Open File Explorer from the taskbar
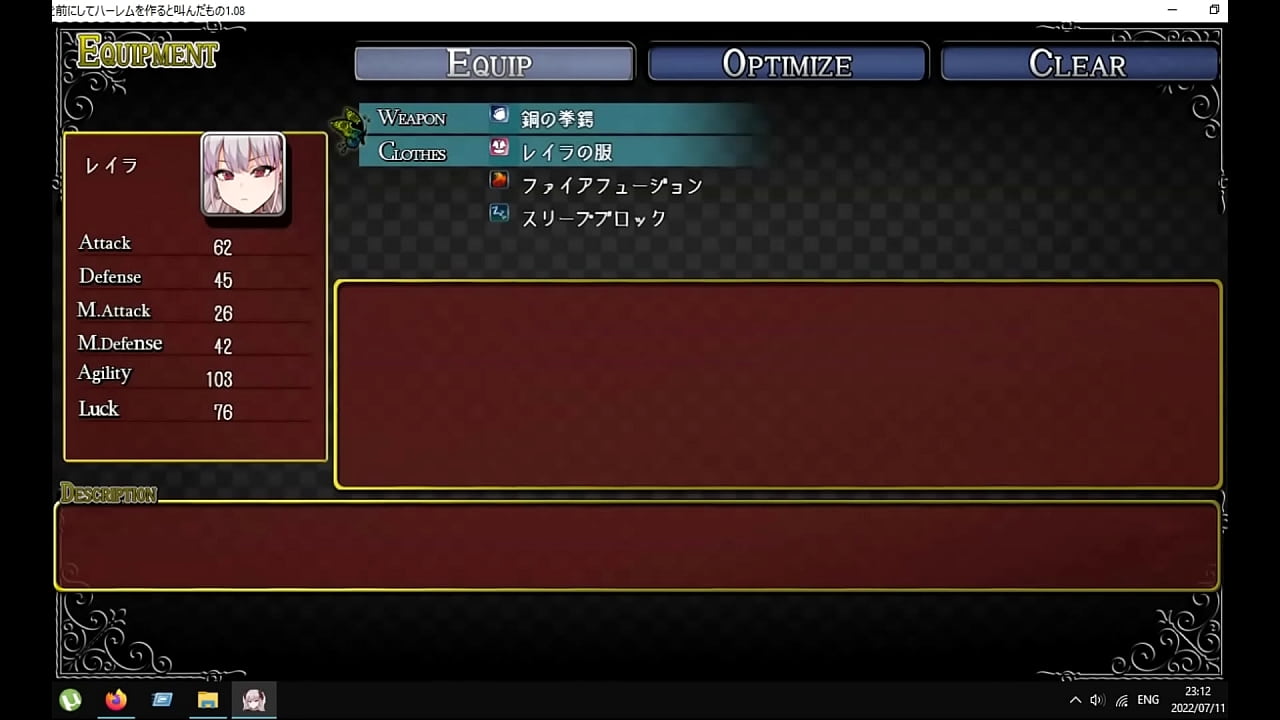 (x=208, y=700)
